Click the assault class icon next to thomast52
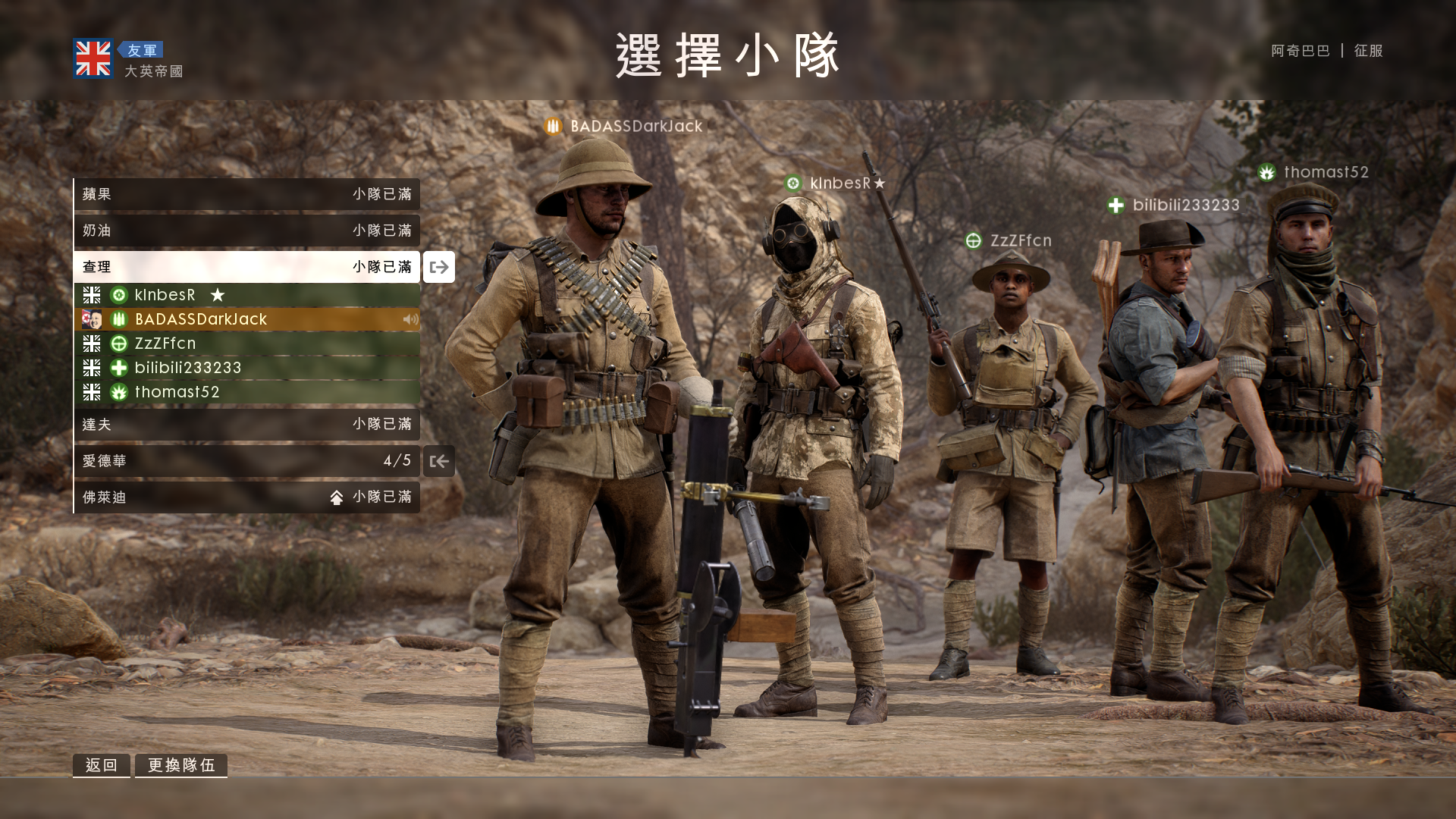The height and width of the screenshot is (819, 1456). click(119, 392)
